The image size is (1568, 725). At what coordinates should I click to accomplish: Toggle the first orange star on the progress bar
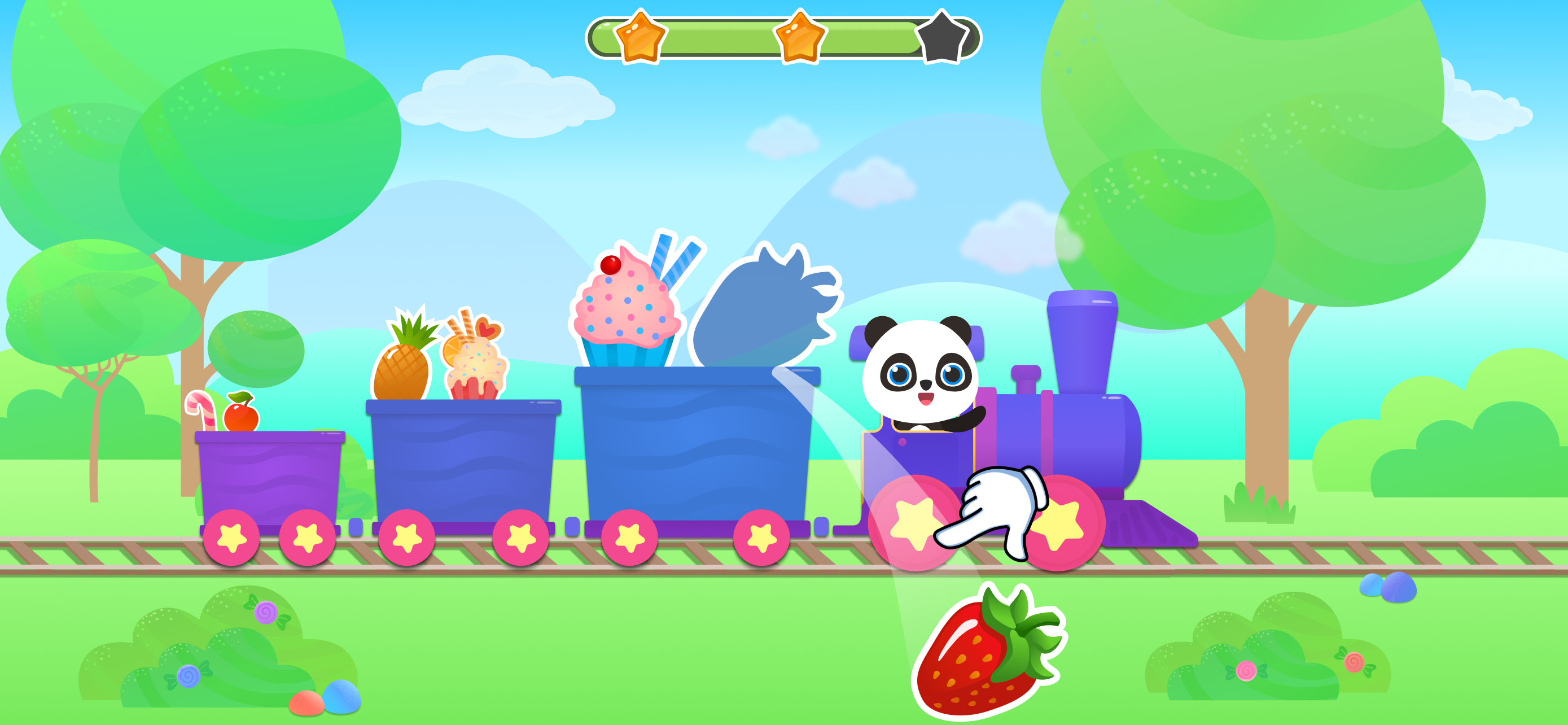[638, 39]
